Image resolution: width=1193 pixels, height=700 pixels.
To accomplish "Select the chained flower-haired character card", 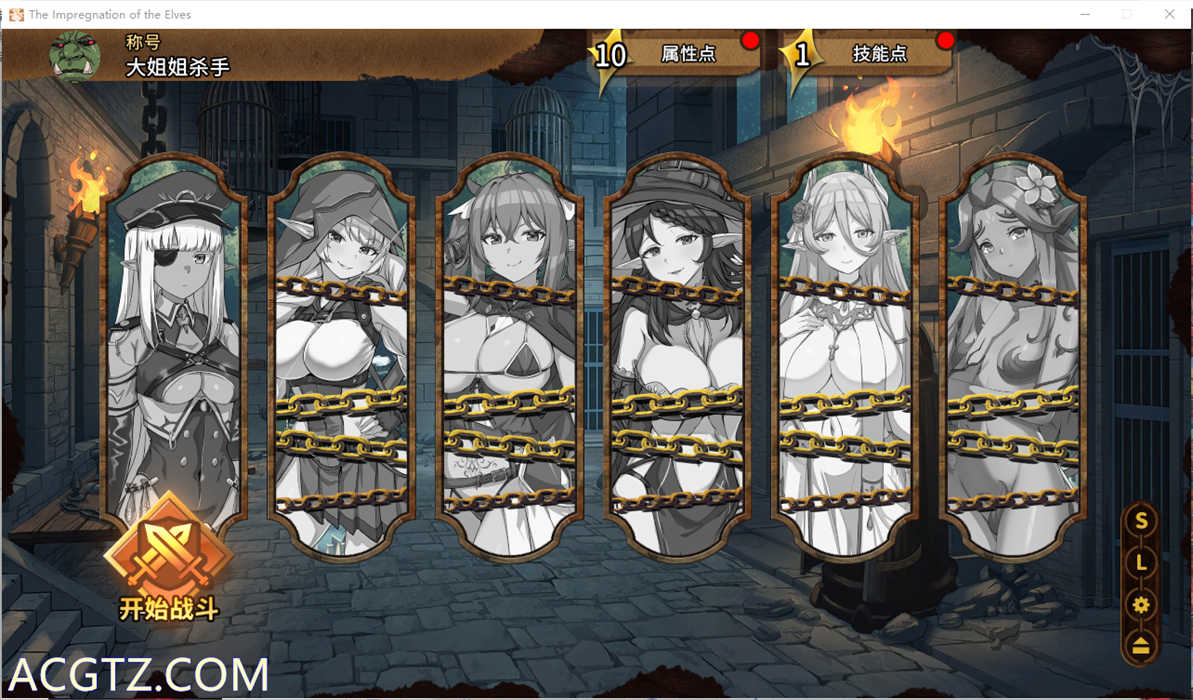I will (1014, 355).
